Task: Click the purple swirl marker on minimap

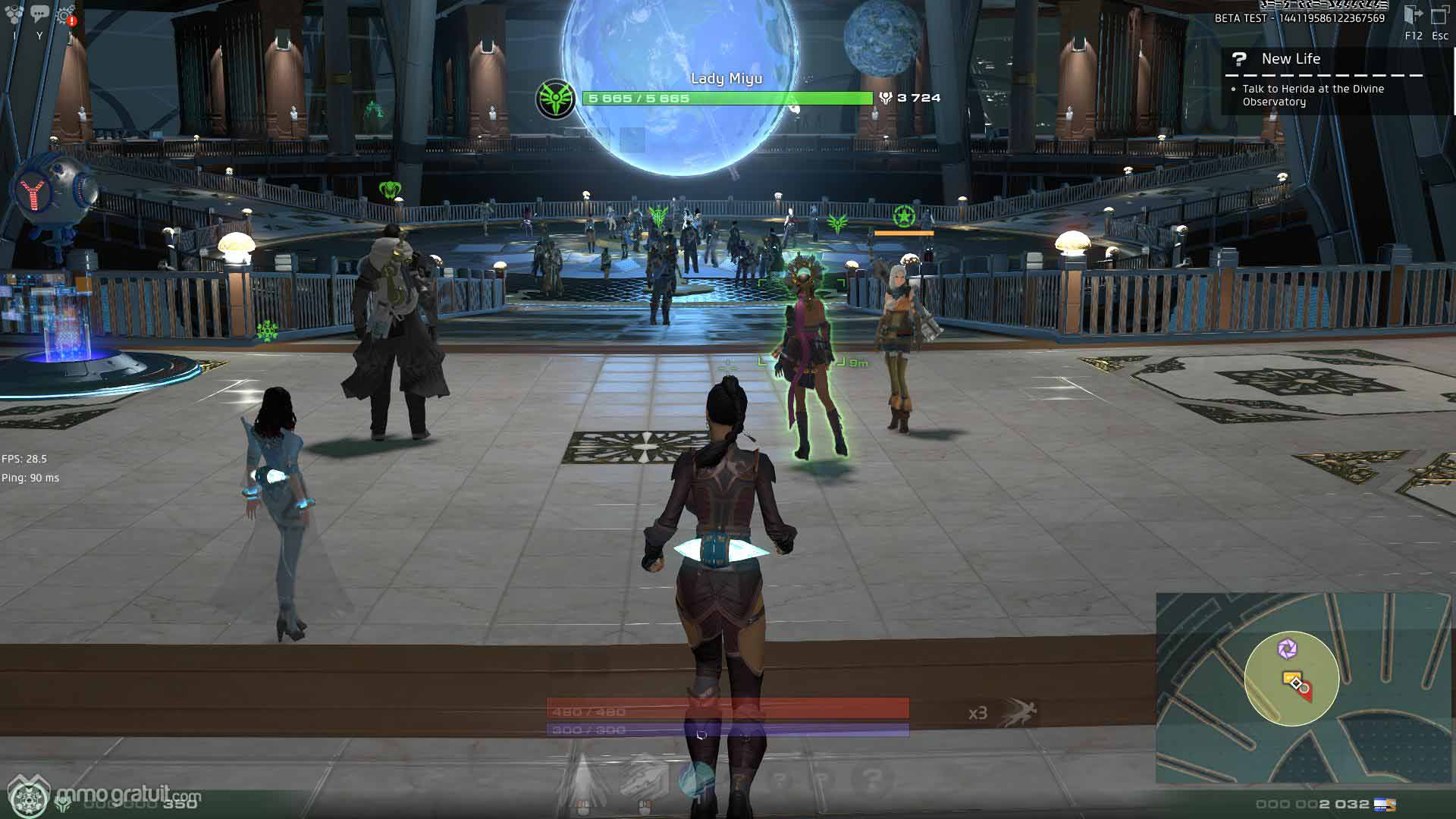Action: point(1287,649)
